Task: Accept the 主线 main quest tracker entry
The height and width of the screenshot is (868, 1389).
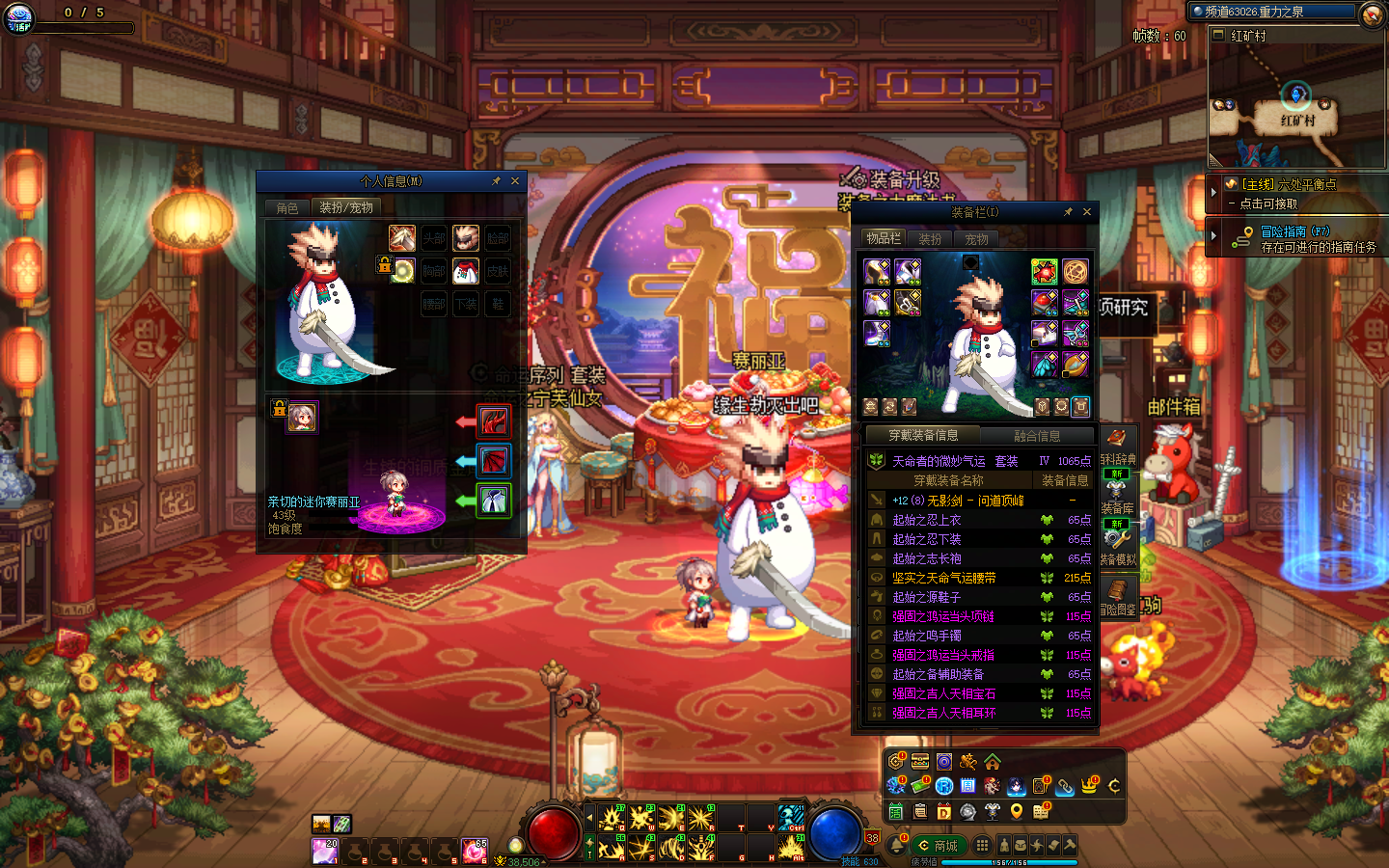Action: tap(1288, 184)
